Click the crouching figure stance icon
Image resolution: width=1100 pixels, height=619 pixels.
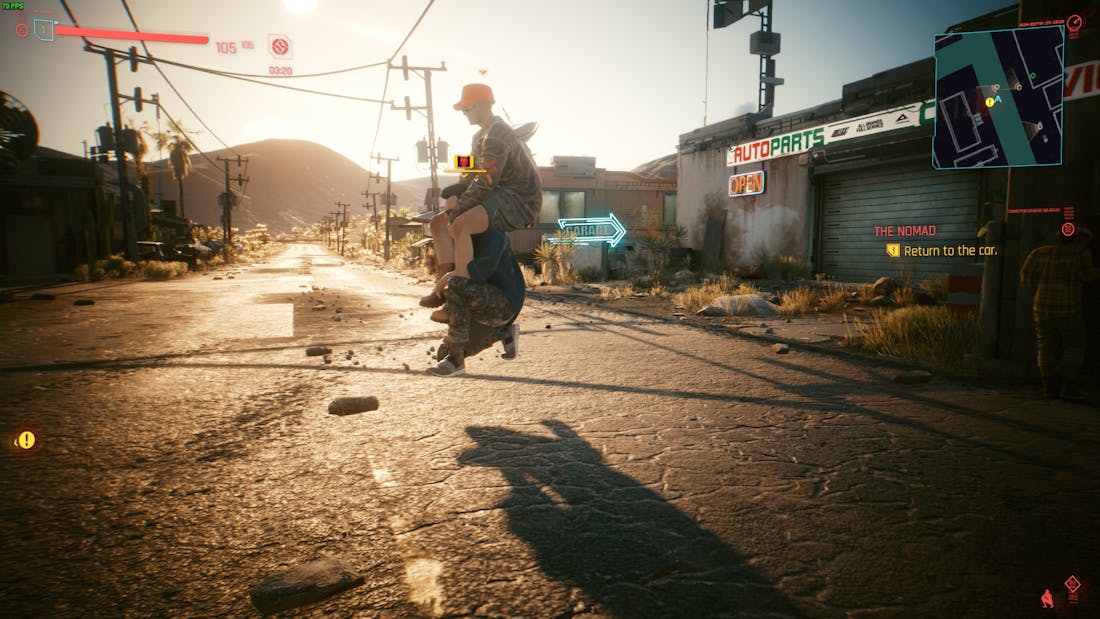pos(1048,599)
